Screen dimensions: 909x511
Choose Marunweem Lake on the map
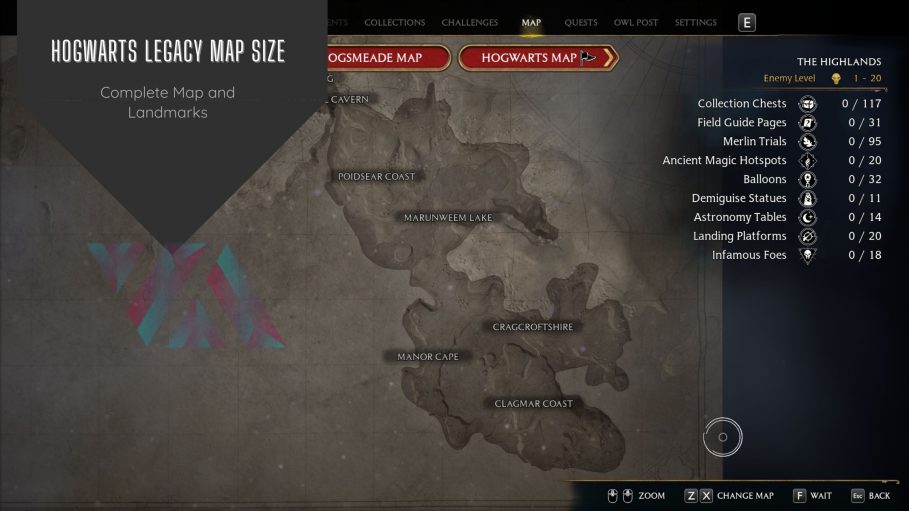pos(448,217)
